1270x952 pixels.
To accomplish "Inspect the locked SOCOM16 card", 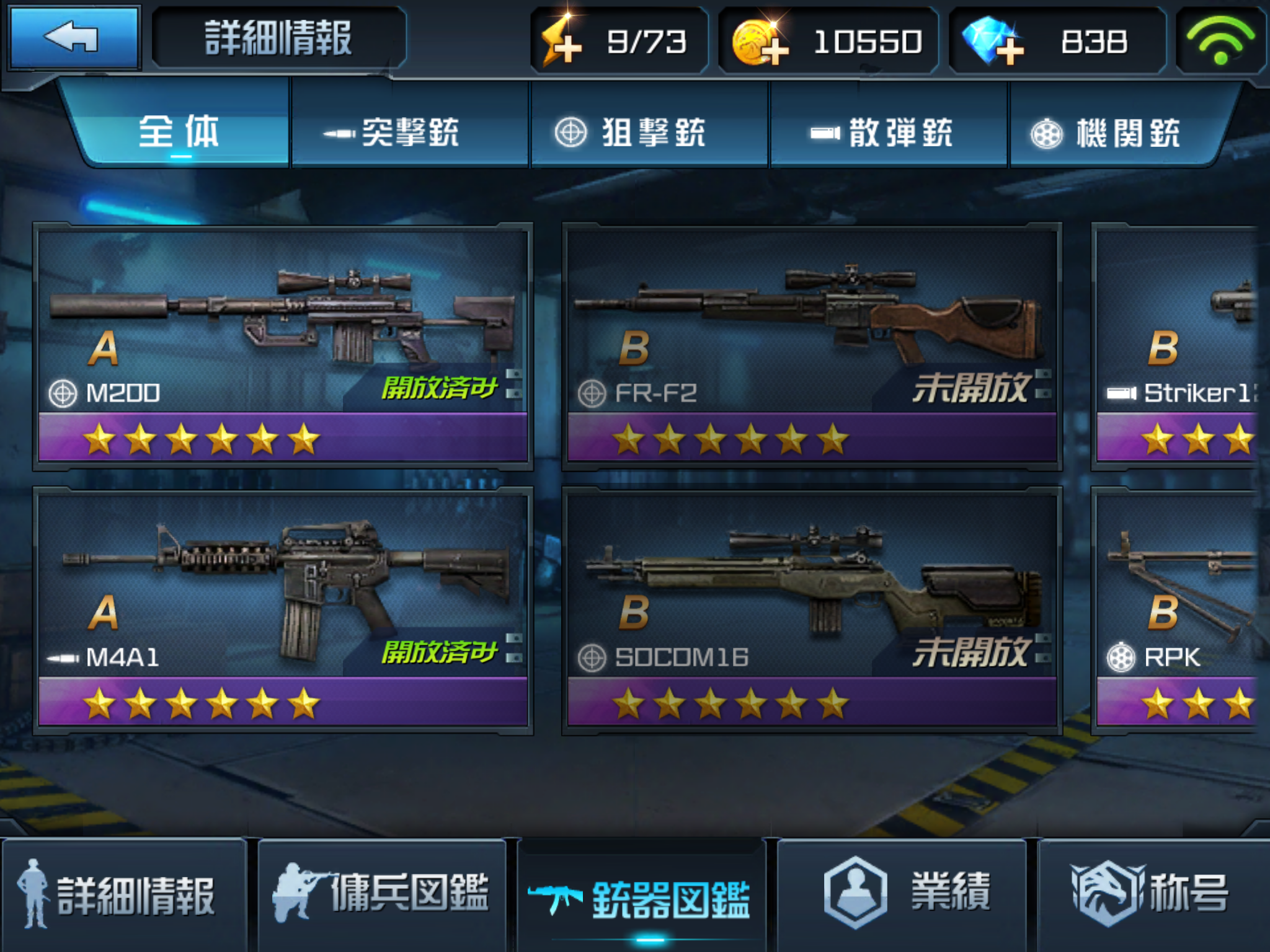I will point(811,610).
